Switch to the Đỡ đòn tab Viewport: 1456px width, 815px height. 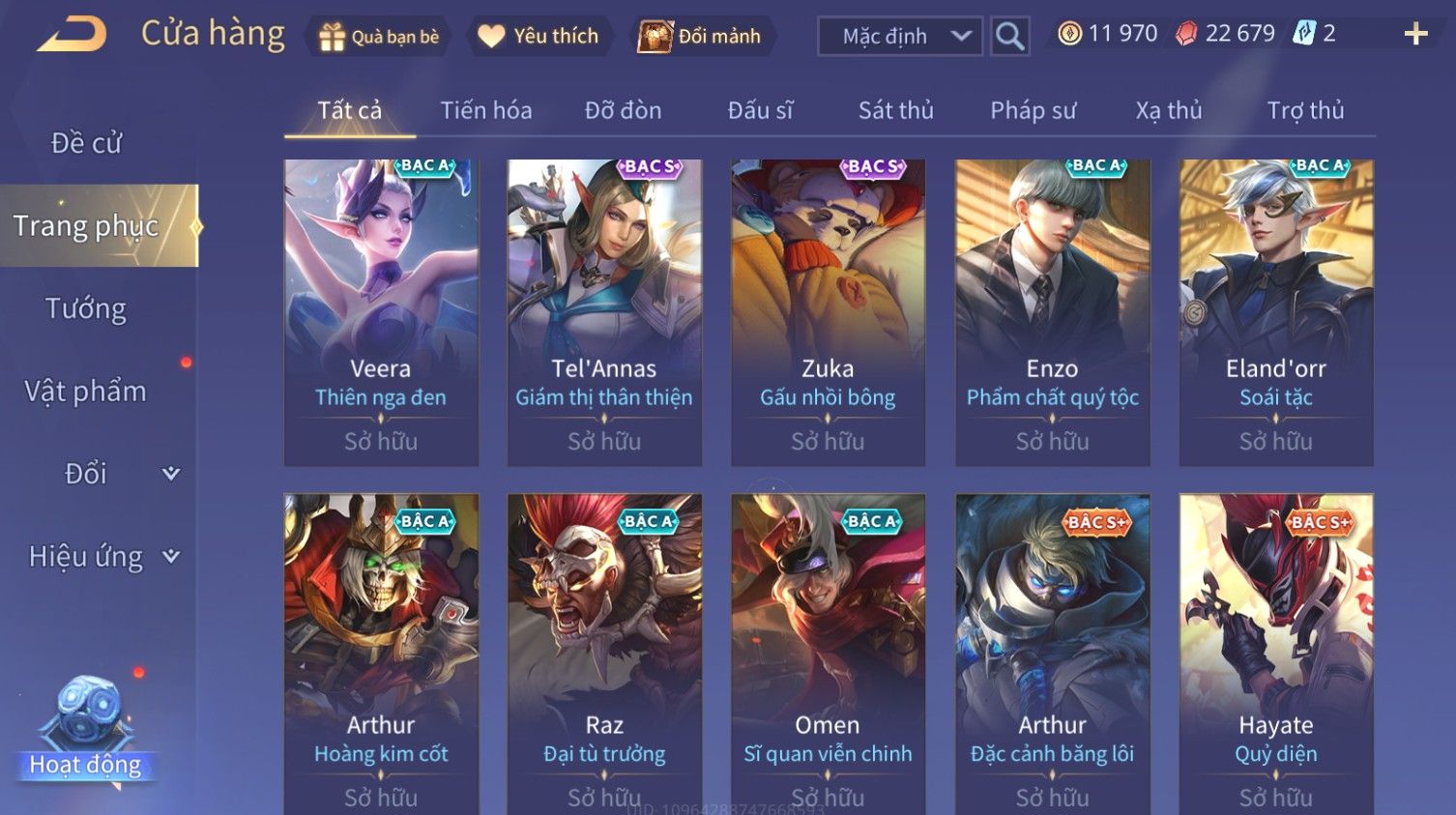click(623, 110)
